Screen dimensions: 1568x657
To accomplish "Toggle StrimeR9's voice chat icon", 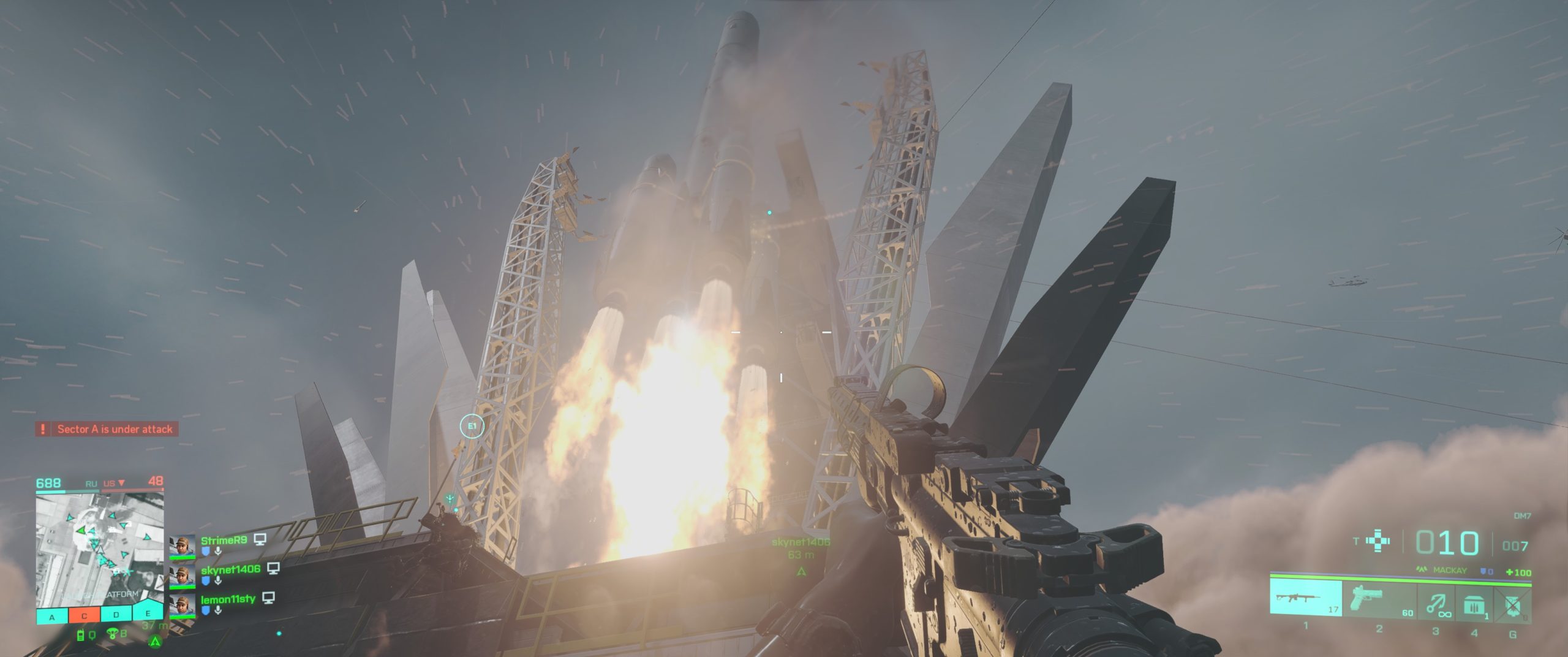I will [218, 551].
